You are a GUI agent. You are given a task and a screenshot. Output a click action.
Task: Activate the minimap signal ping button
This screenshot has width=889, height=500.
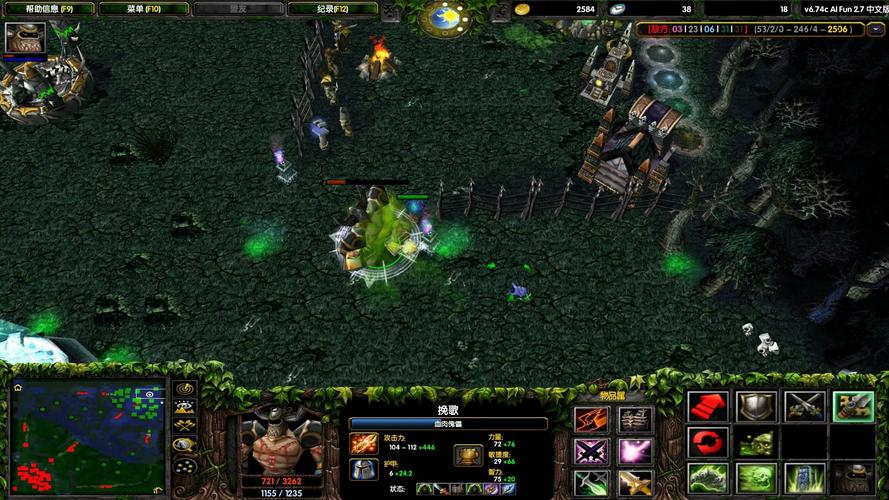click(184, 389)
